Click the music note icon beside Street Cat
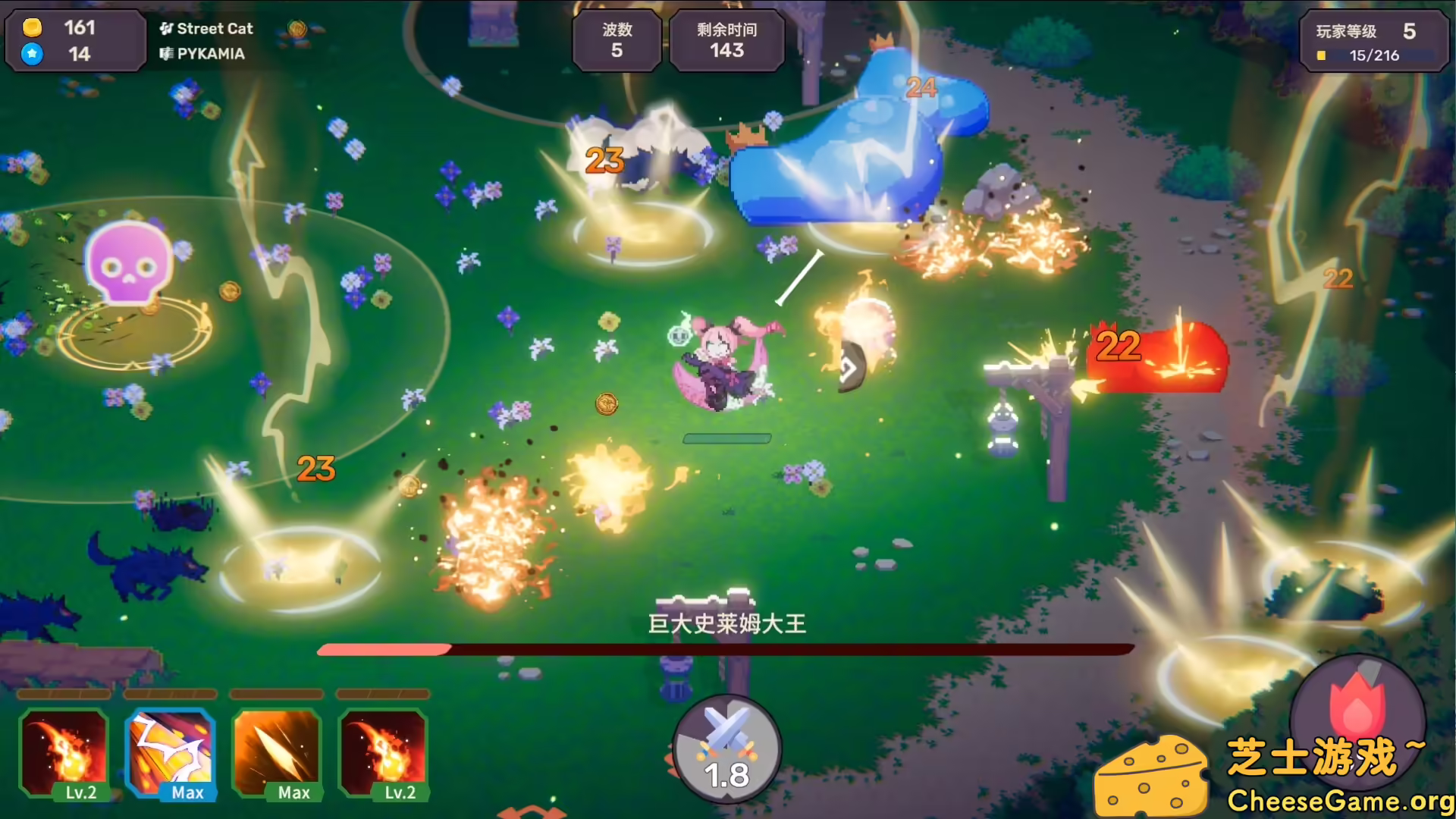The width and height of the screenshot is (1456, 819). [x=166, y=28]
